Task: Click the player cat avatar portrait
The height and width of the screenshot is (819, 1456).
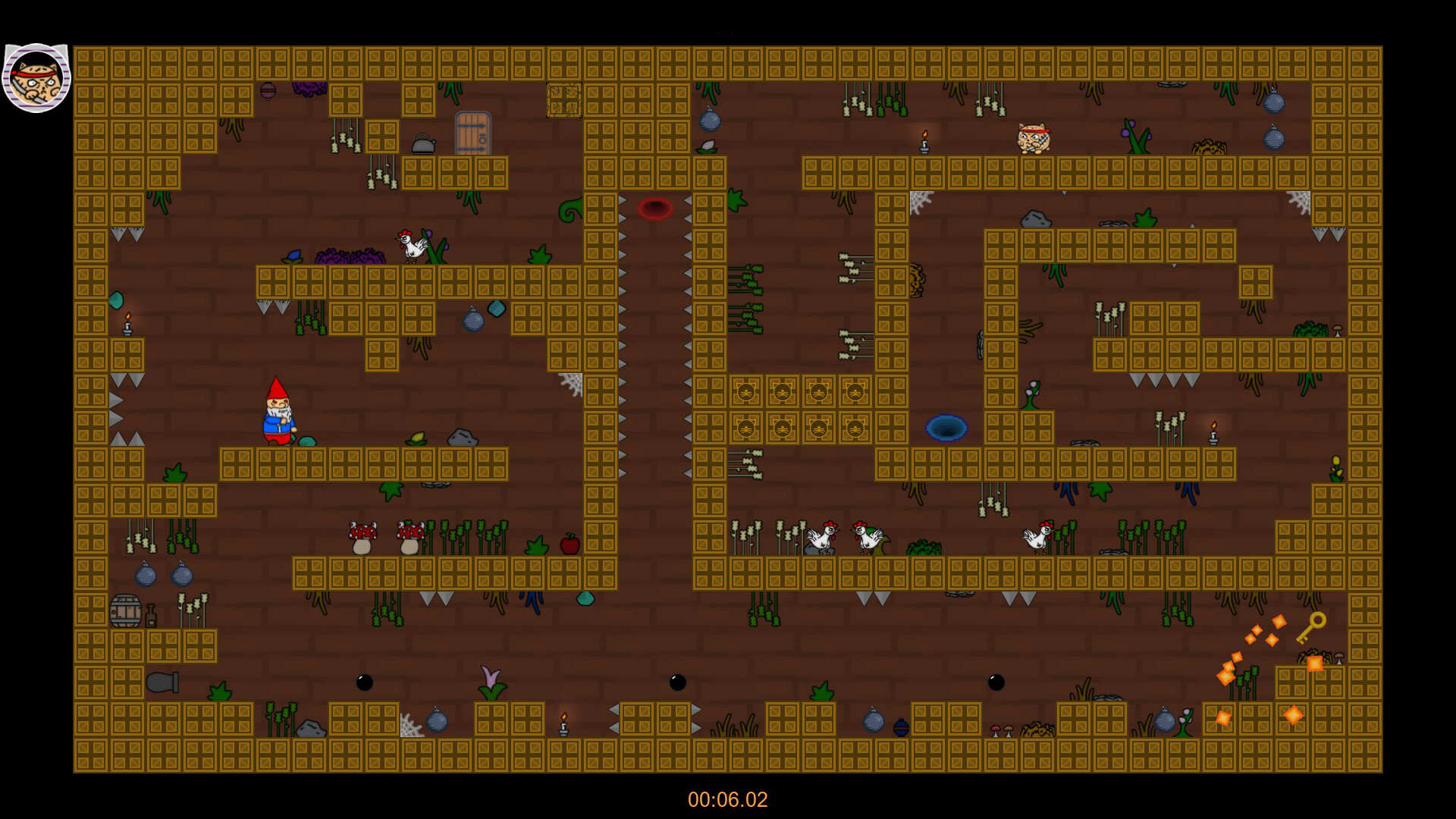Action: tap(36, 78)
